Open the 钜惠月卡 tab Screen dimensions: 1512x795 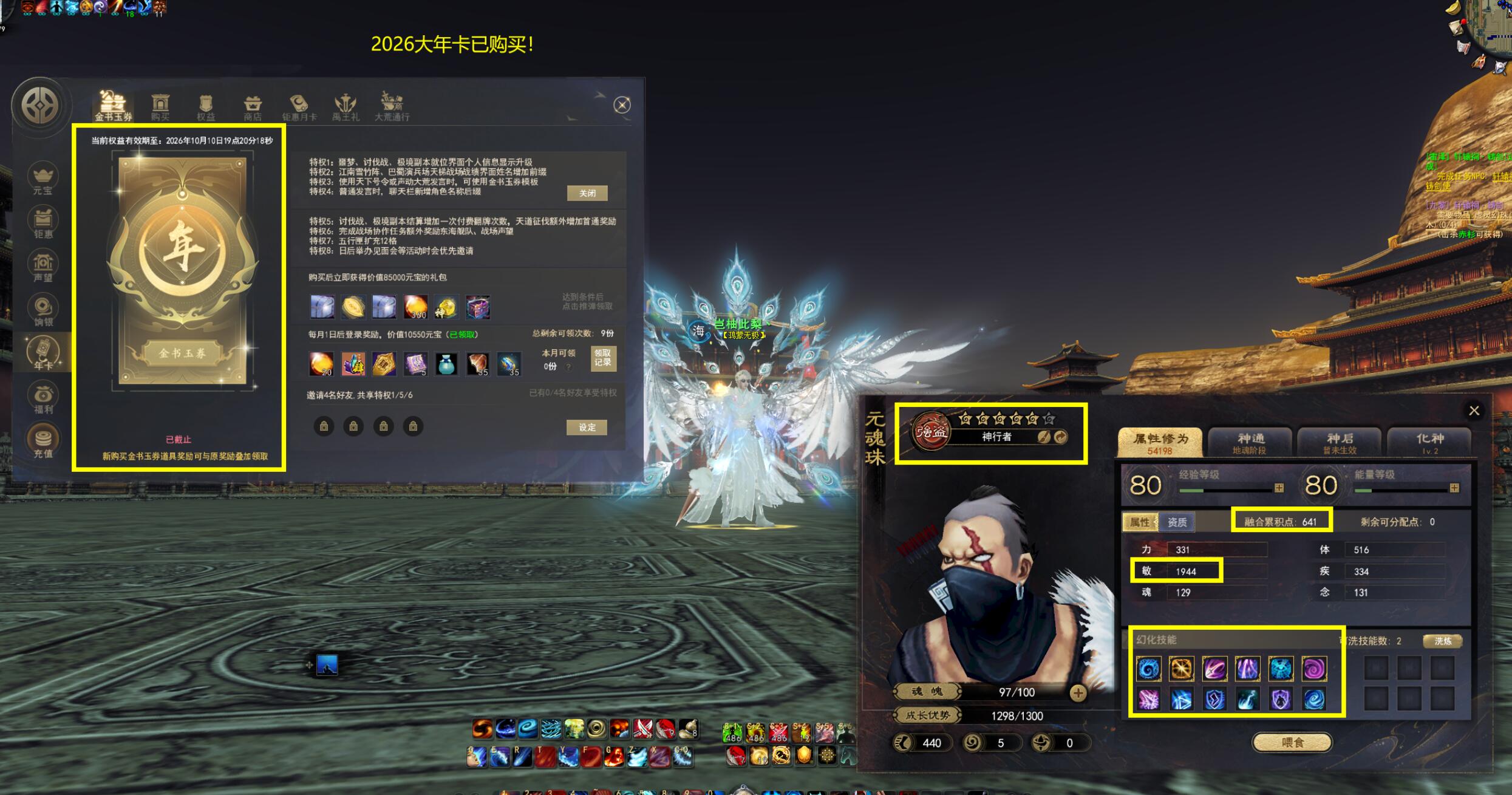click(299, 107)
